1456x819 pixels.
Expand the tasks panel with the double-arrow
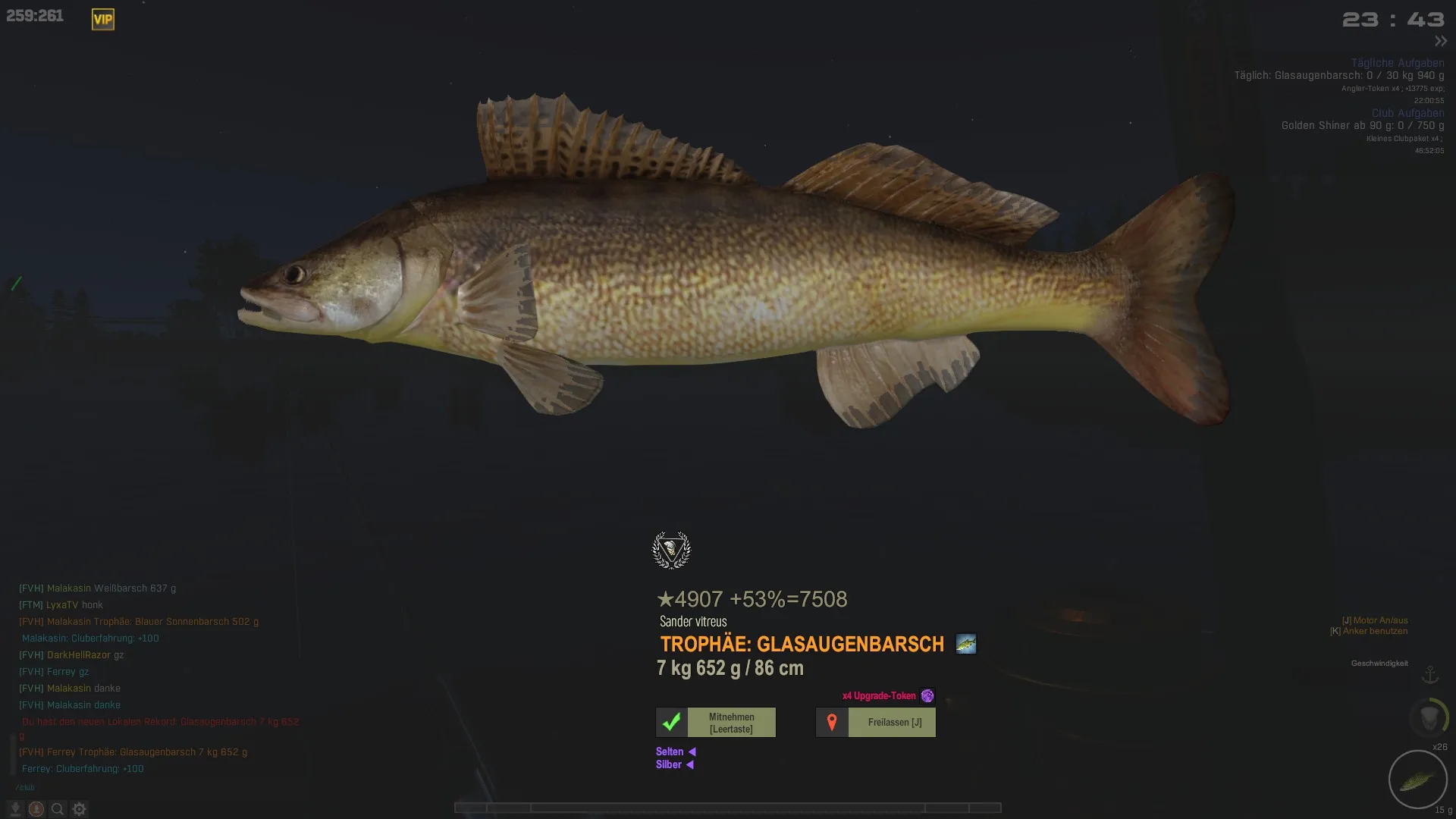(1441, 41)
